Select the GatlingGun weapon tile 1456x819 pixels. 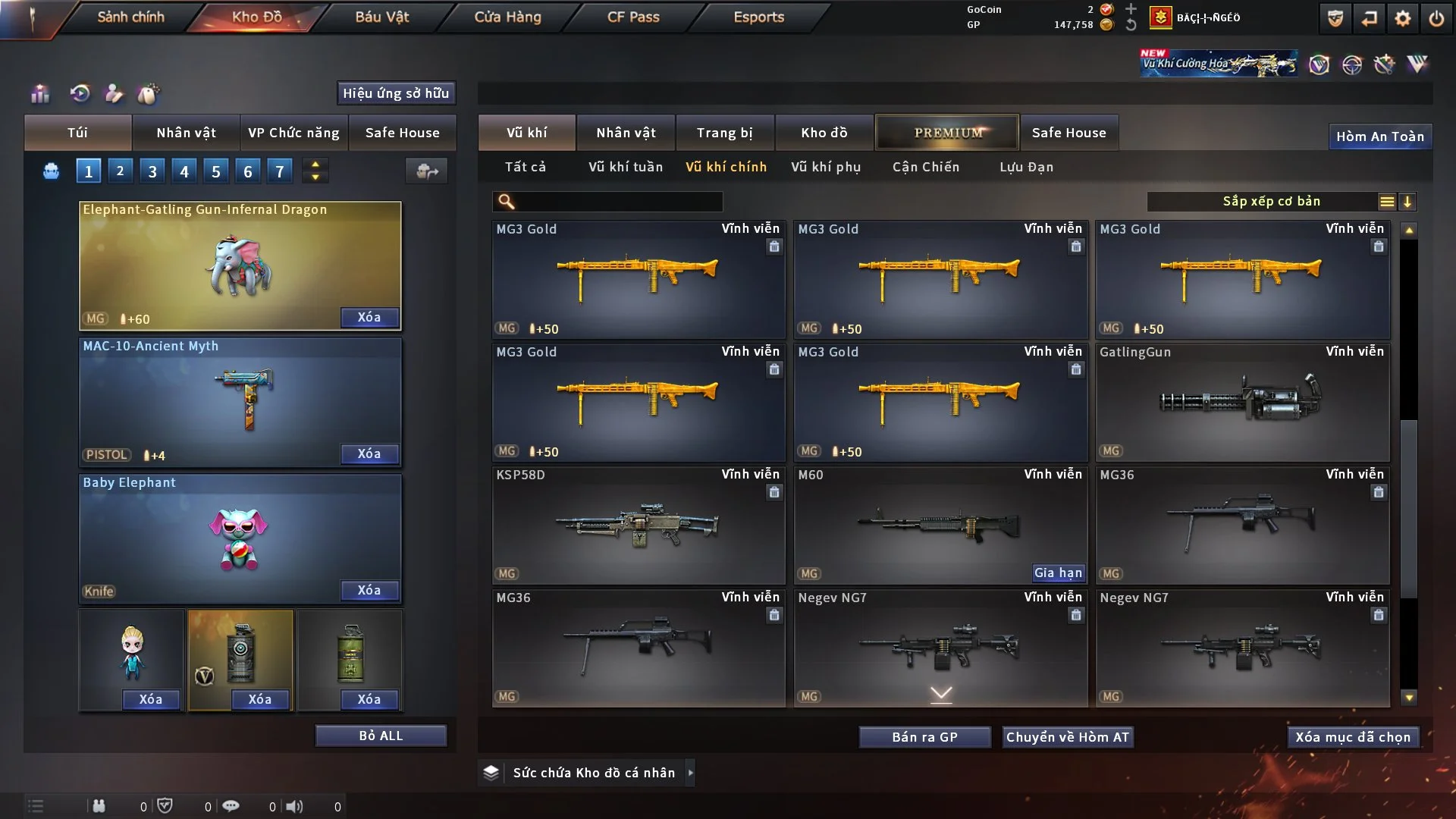coord(1243,403)
